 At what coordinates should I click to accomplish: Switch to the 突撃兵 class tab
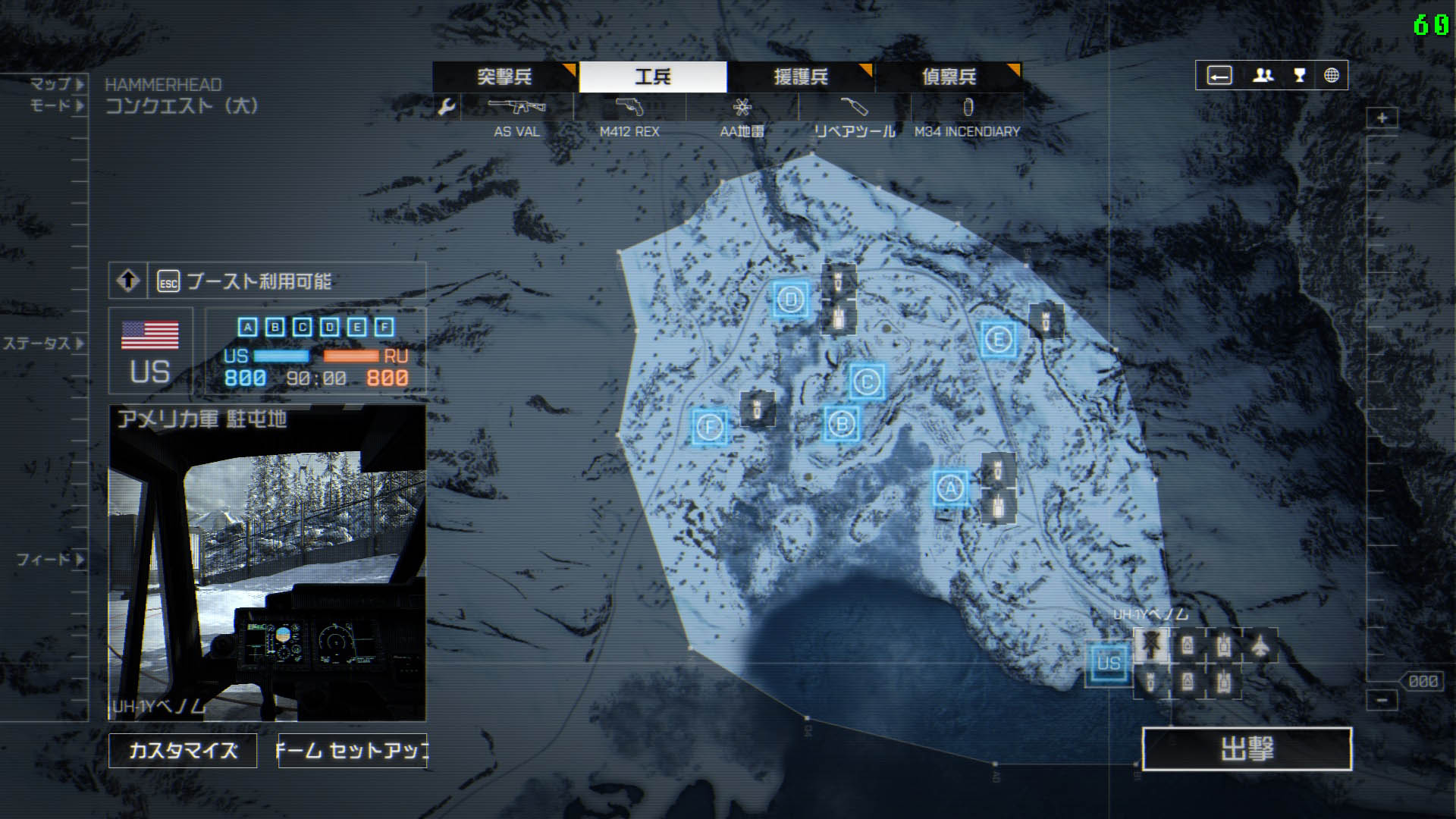pos(504,77)
